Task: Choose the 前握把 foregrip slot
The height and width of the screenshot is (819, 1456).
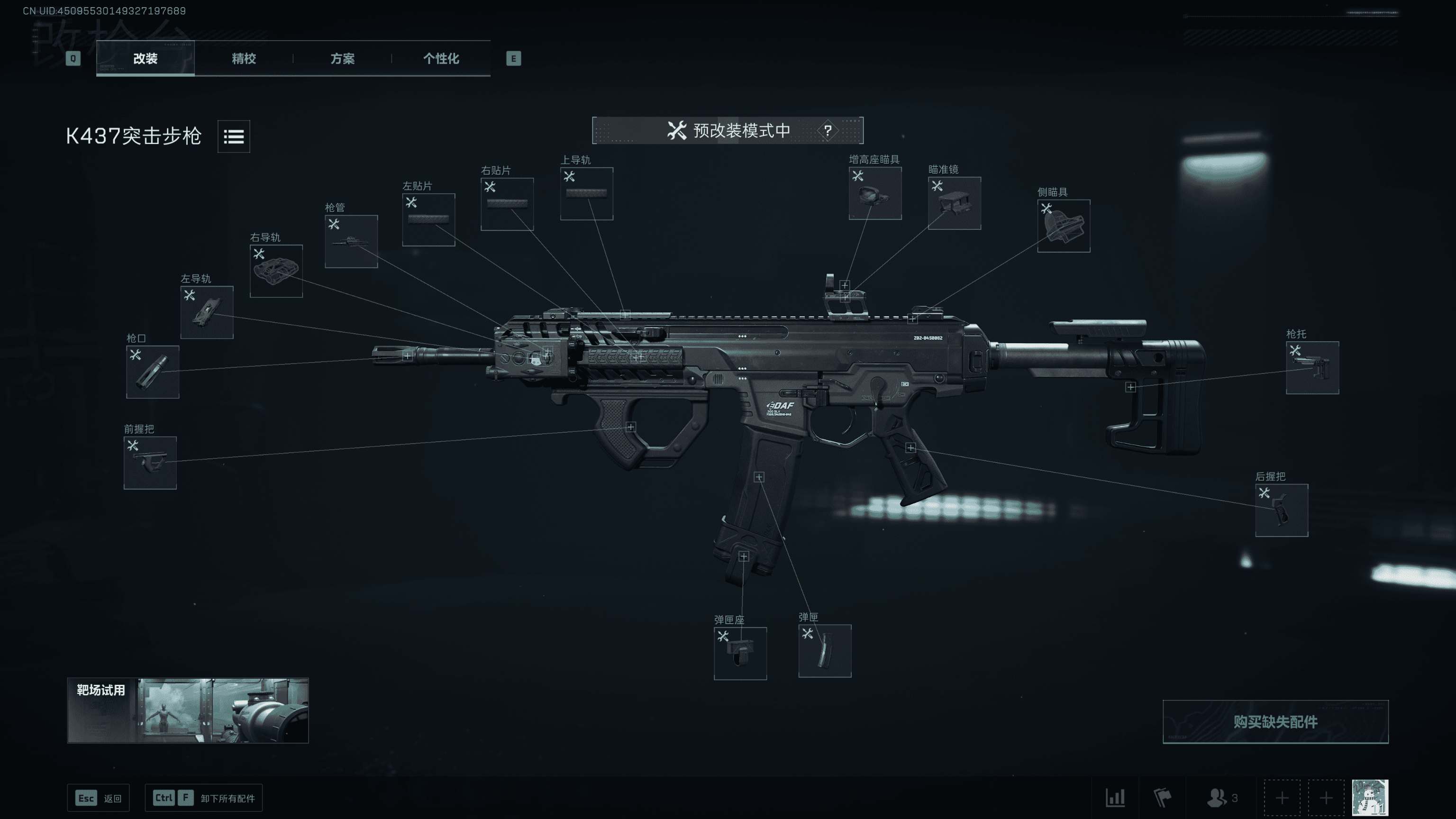Action: (x=150, y=463)
